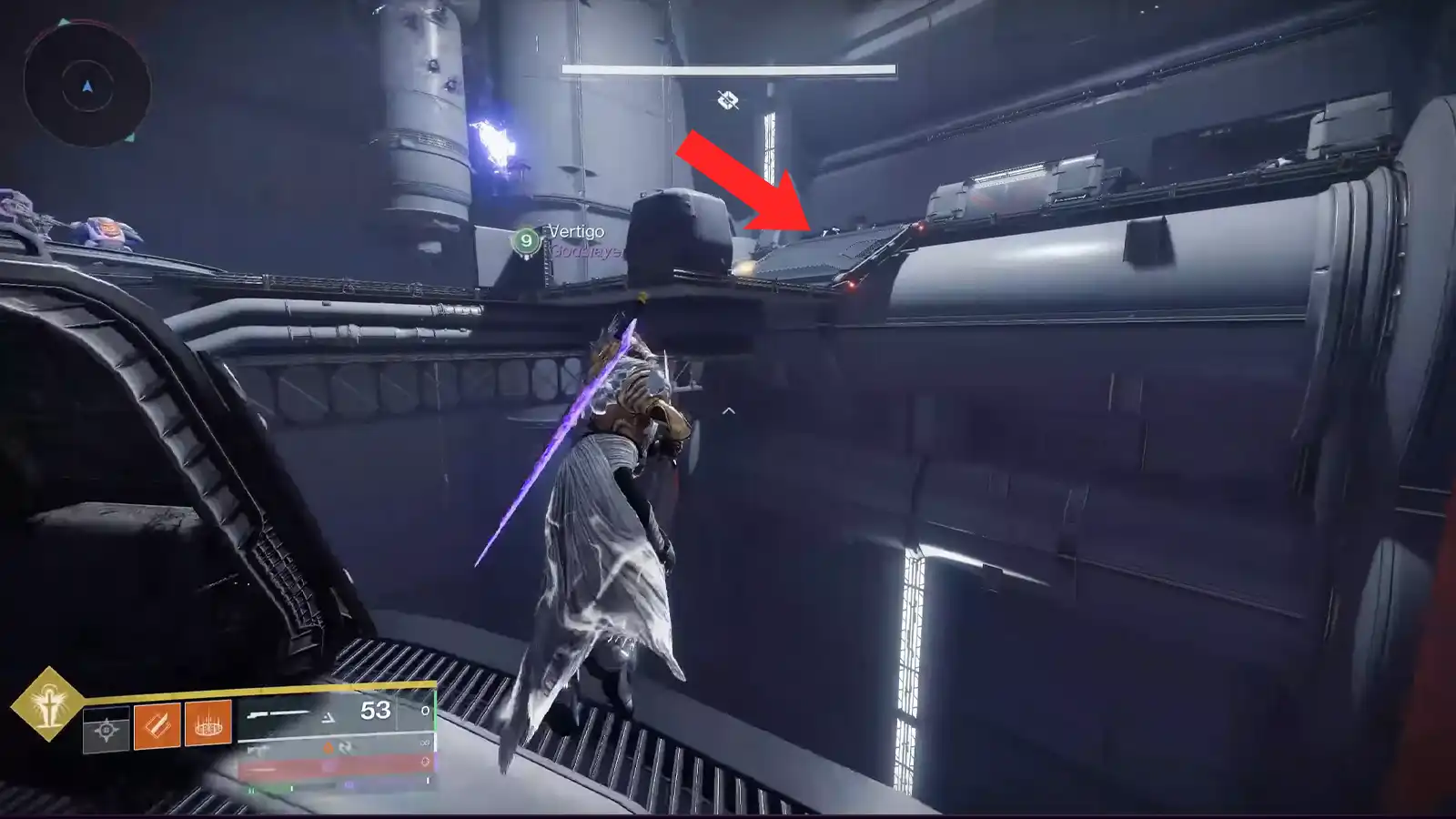The image size is (1456, 819).
Task: Click the shotgun weapon silhouette icon
Action: pyautogui.click(x=277, y=713)
